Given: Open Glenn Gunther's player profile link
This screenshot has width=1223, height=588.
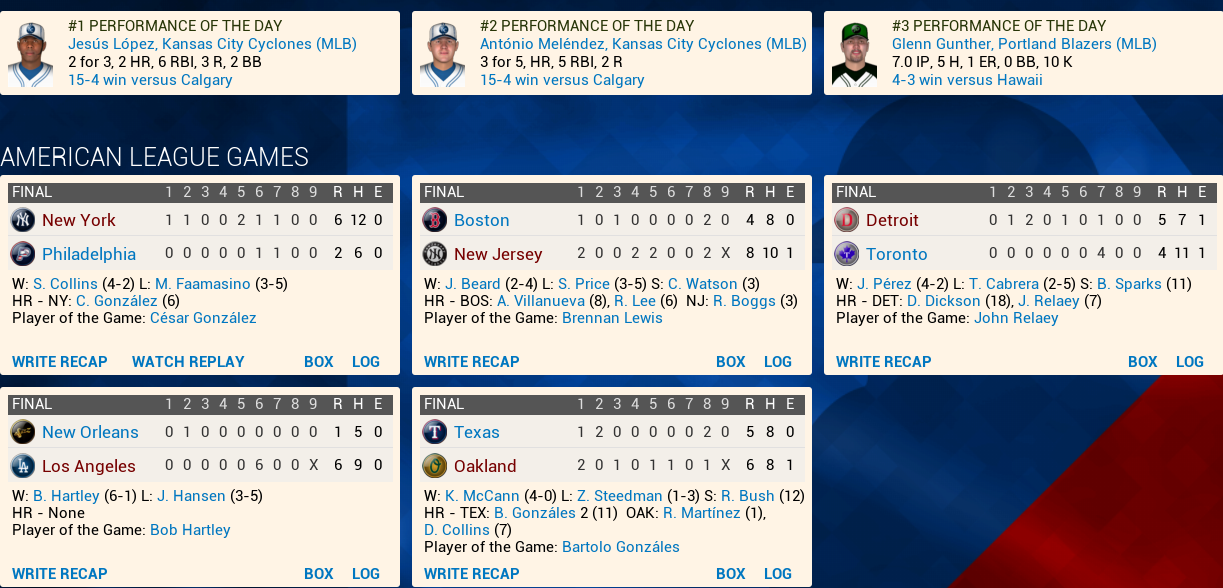Looking at the screenshot, I should 1024,44.
